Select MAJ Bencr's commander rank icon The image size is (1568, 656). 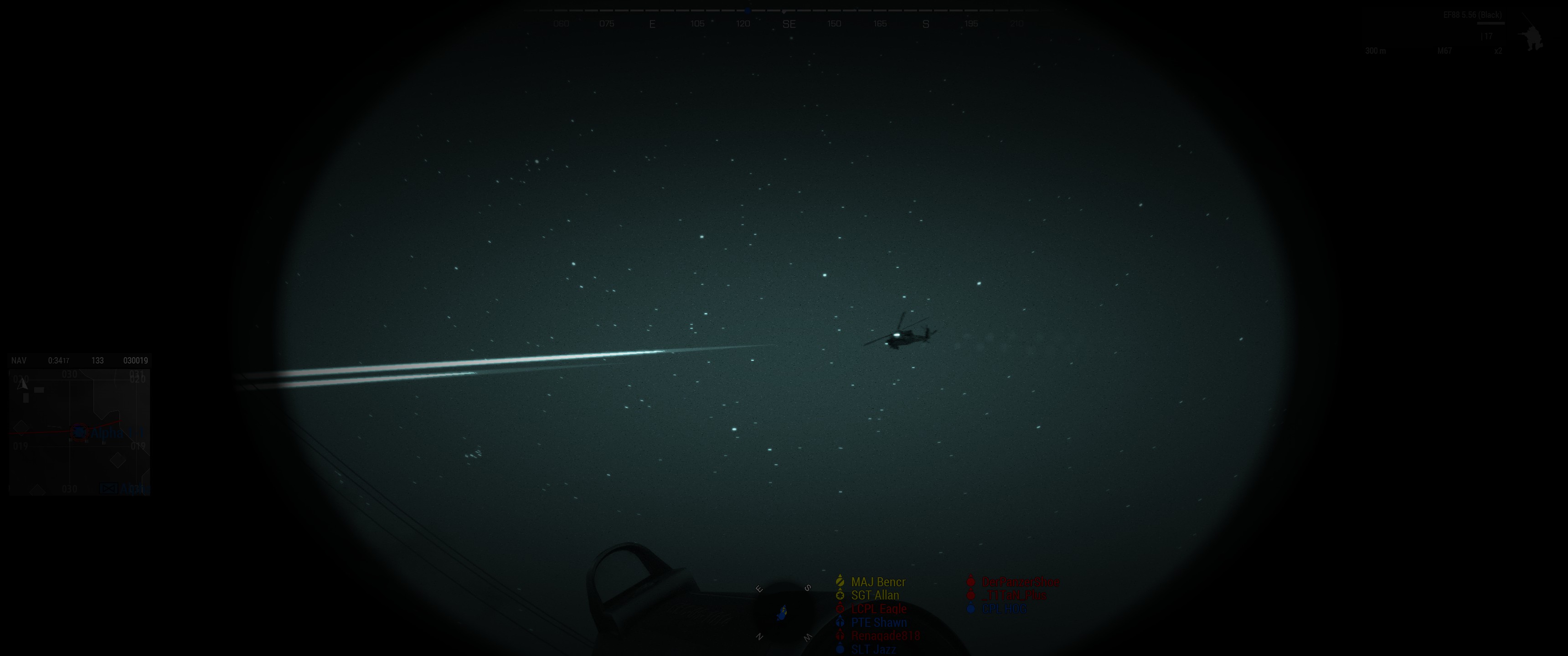coord(840,582)
